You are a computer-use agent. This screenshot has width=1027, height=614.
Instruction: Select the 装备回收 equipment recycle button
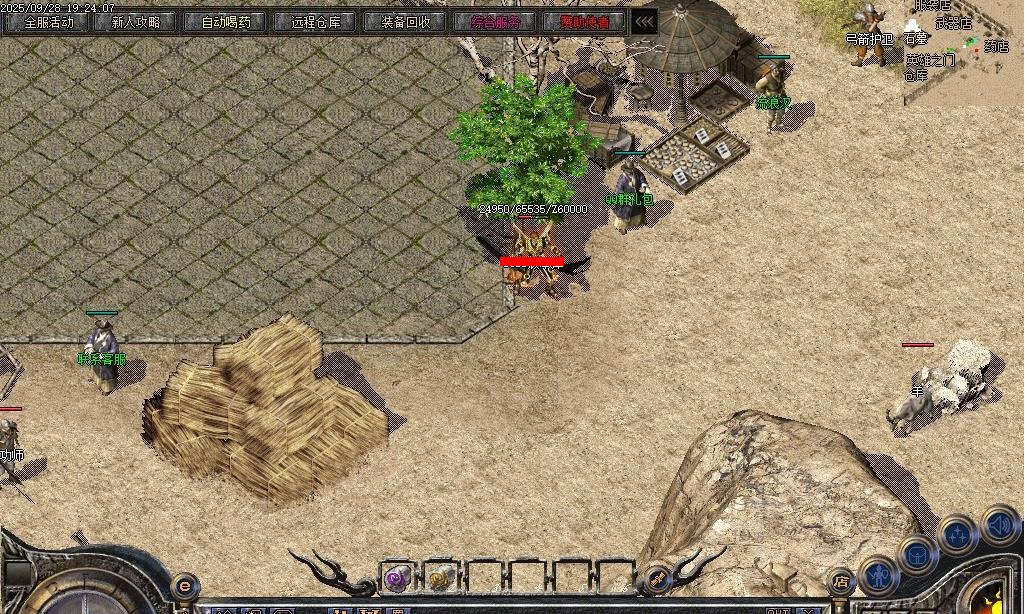405,22
